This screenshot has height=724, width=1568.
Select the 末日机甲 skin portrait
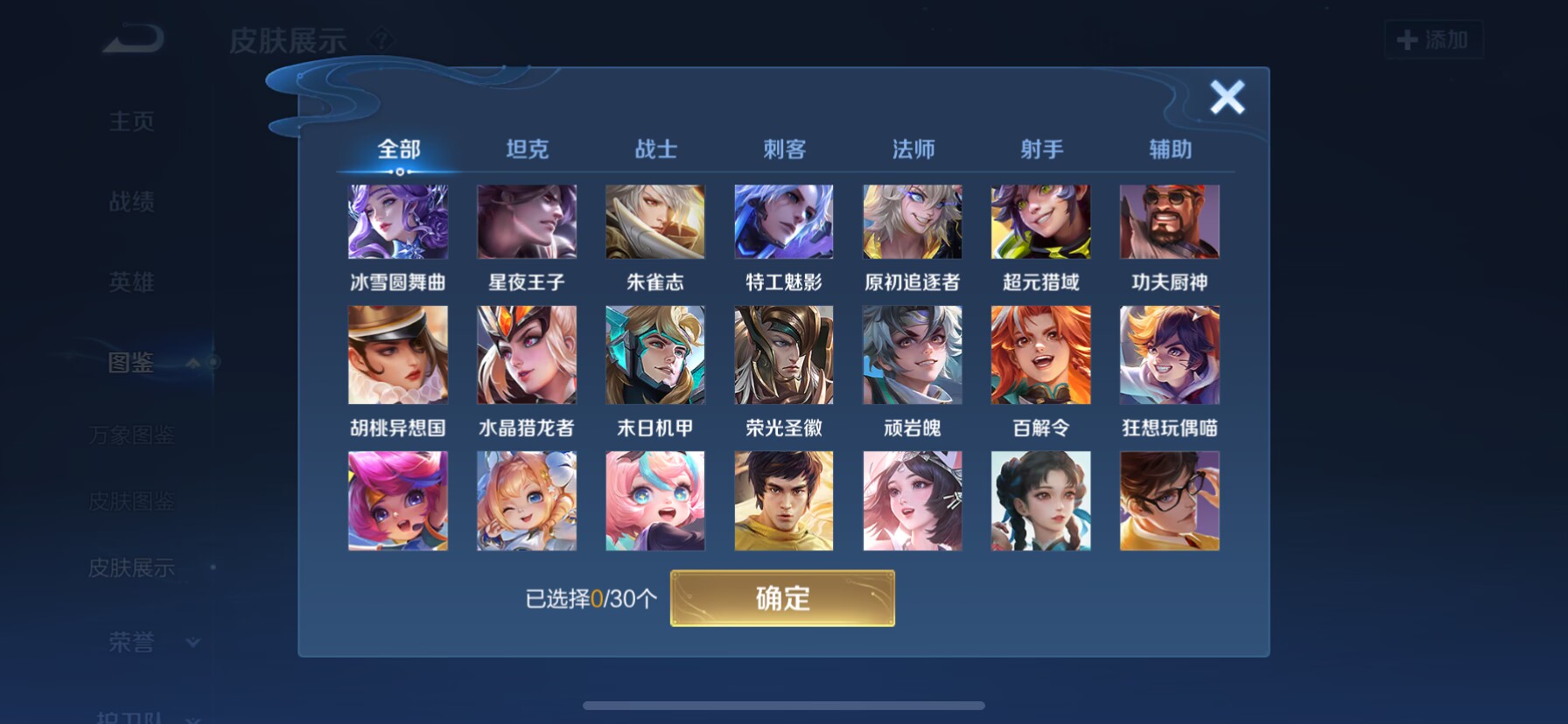click(654, 354)
